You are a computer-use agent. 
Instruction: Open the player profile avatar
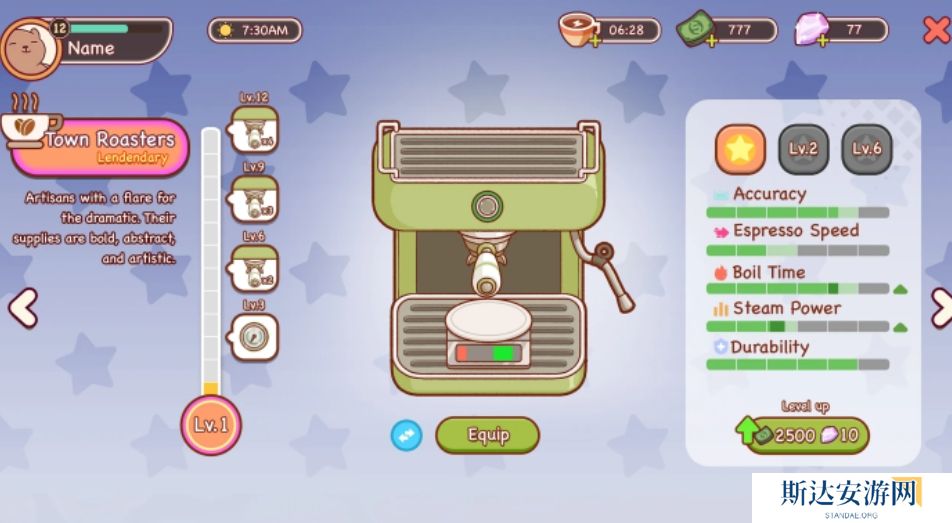pyautogui.click(x=31, y=46)
